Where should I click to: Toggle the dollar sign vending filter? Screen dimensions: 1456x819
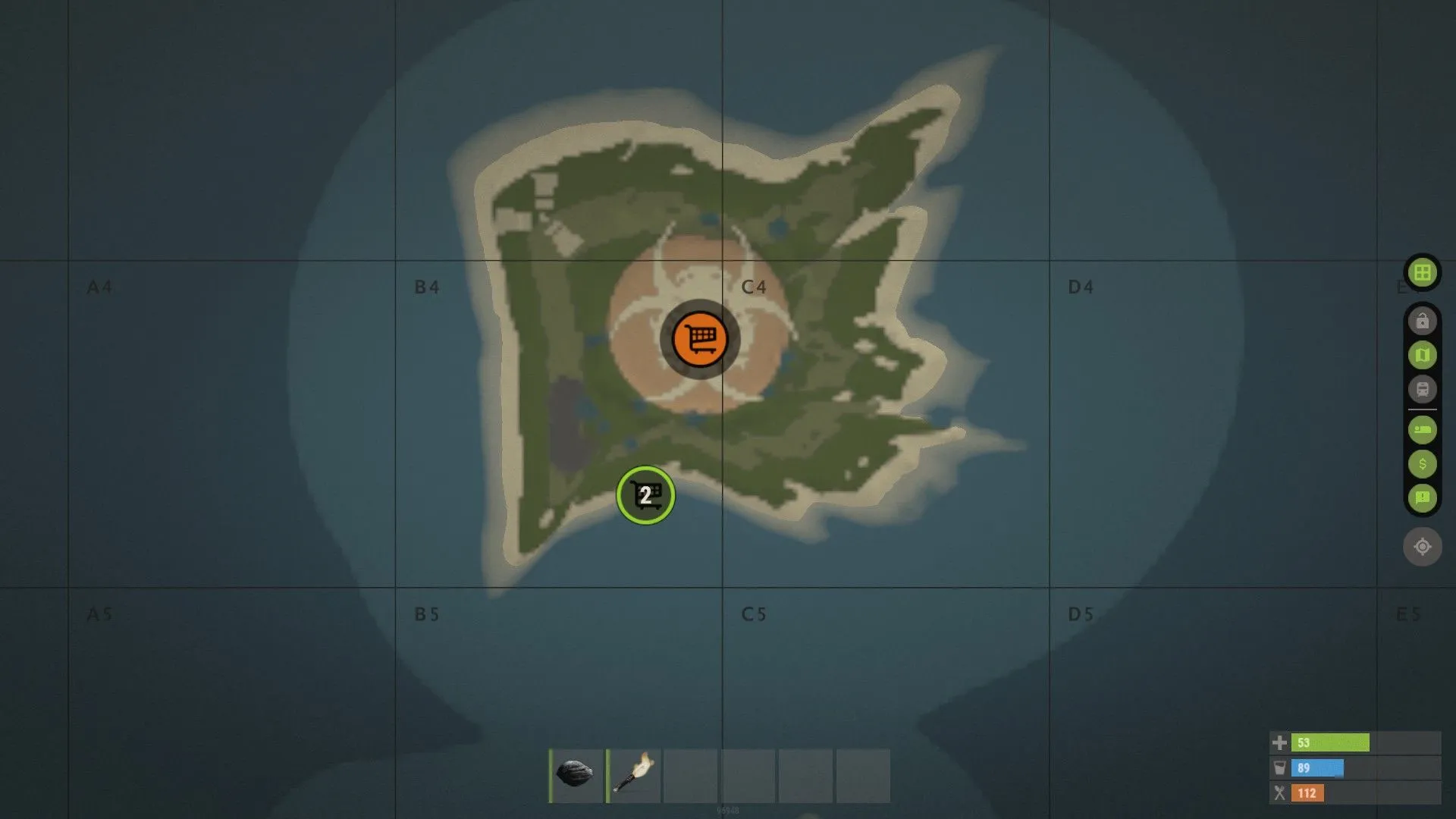click(x=1422, y=464)
